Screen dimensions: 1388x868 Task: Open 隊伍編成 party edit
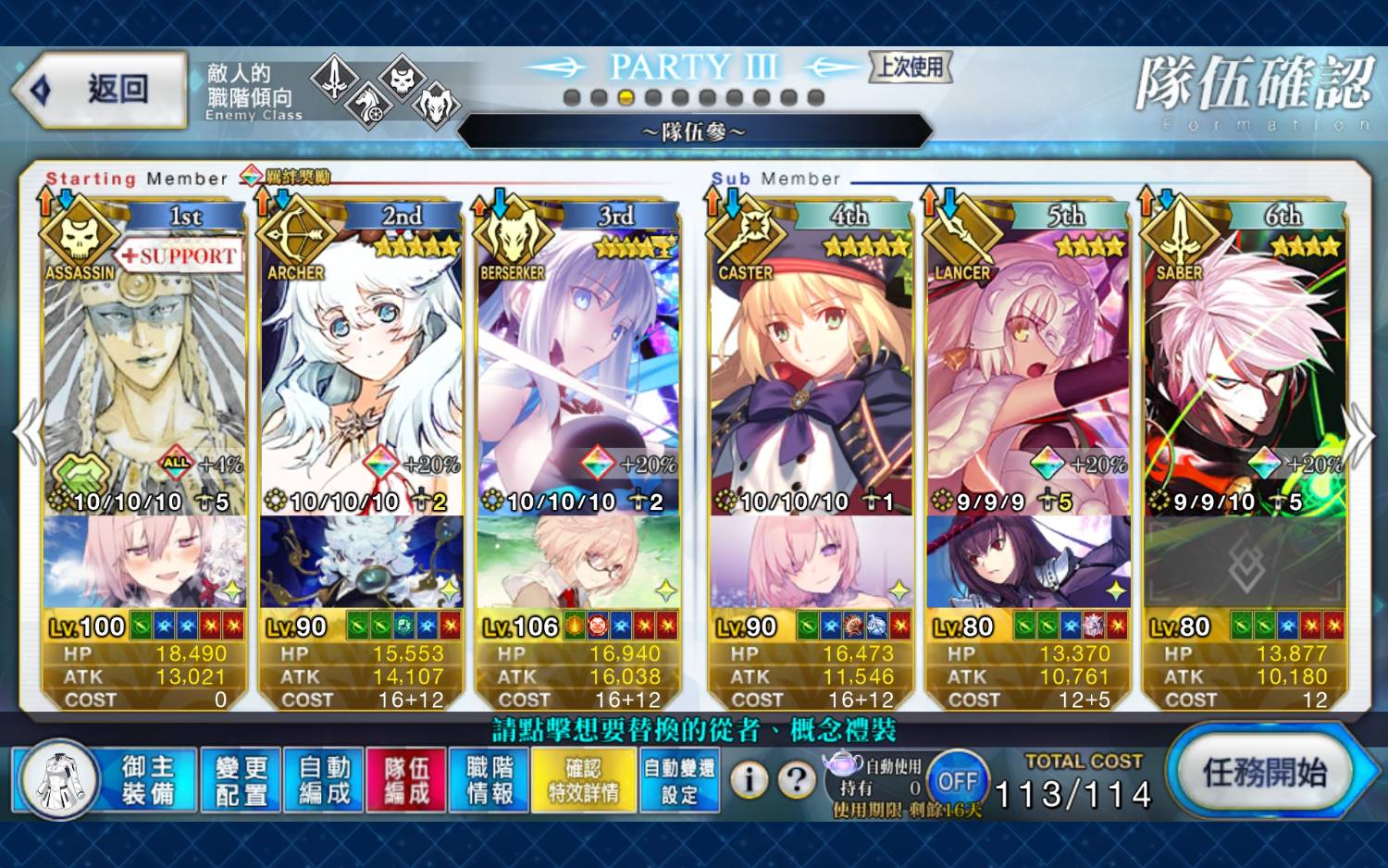point(407,780)
